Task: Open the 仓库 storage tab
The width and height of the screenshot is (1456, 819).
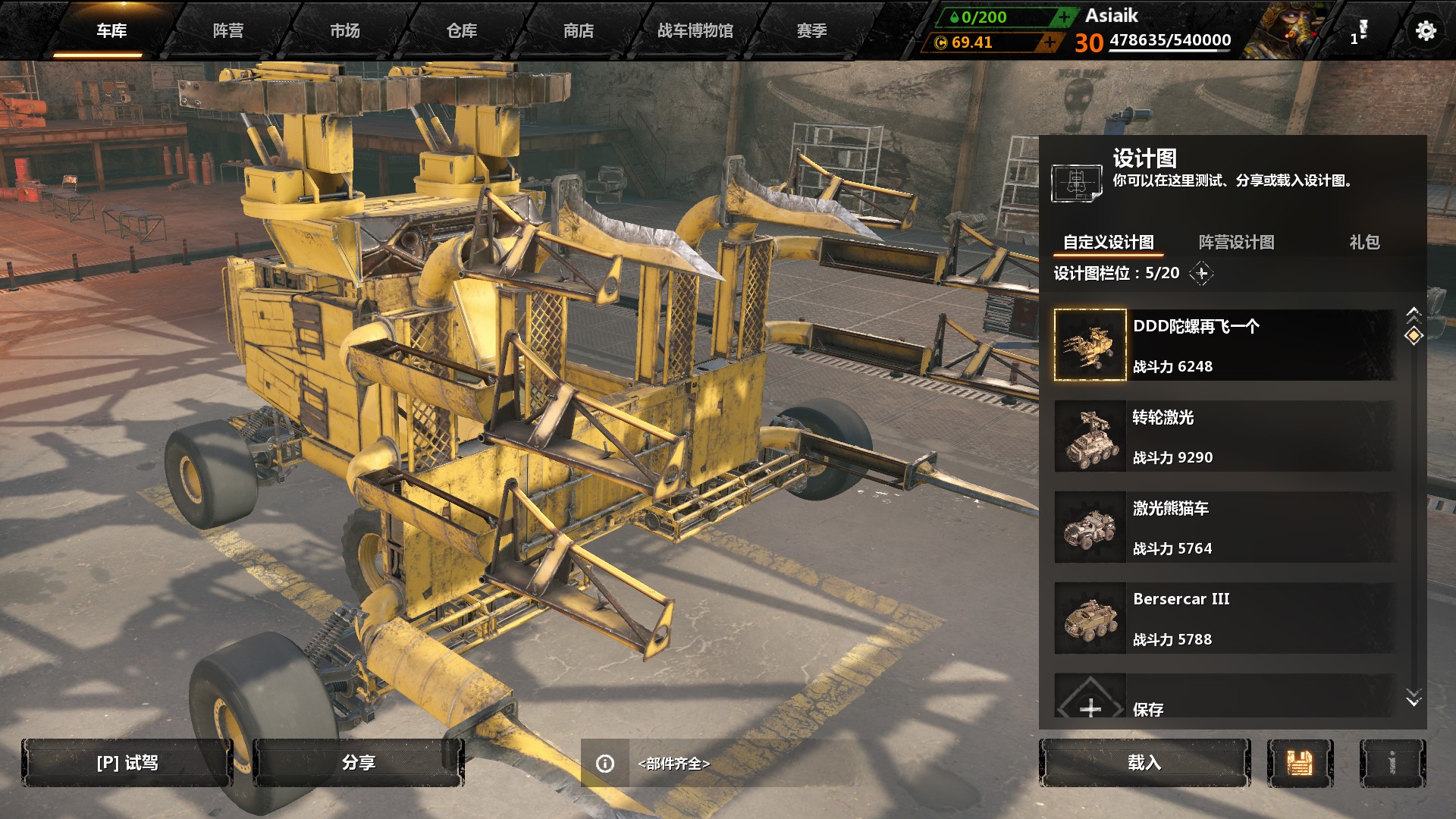Action: pos(462,30)
